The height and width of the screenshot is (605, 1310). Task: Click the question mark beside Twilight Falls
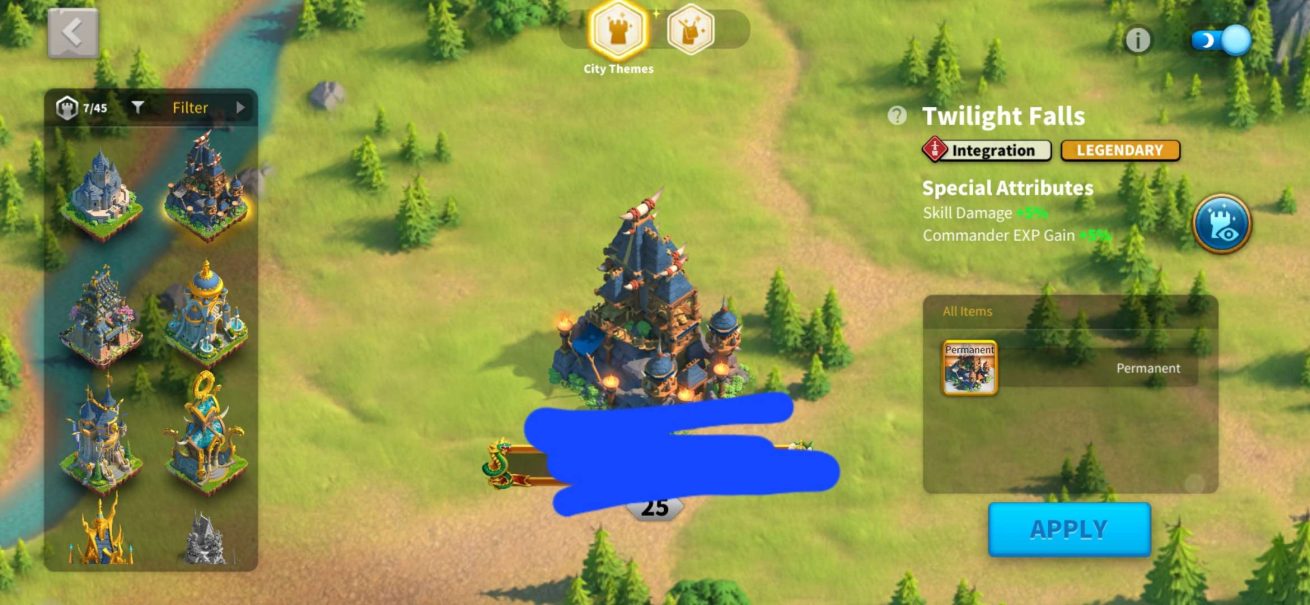897,116
